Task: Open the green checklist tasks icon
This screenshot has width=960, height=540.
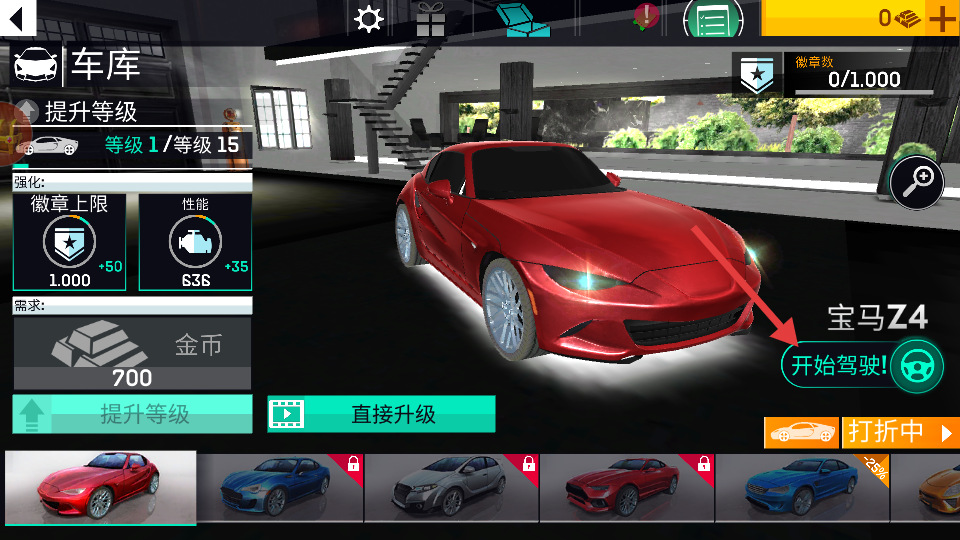Action: [x=712, y=19]
